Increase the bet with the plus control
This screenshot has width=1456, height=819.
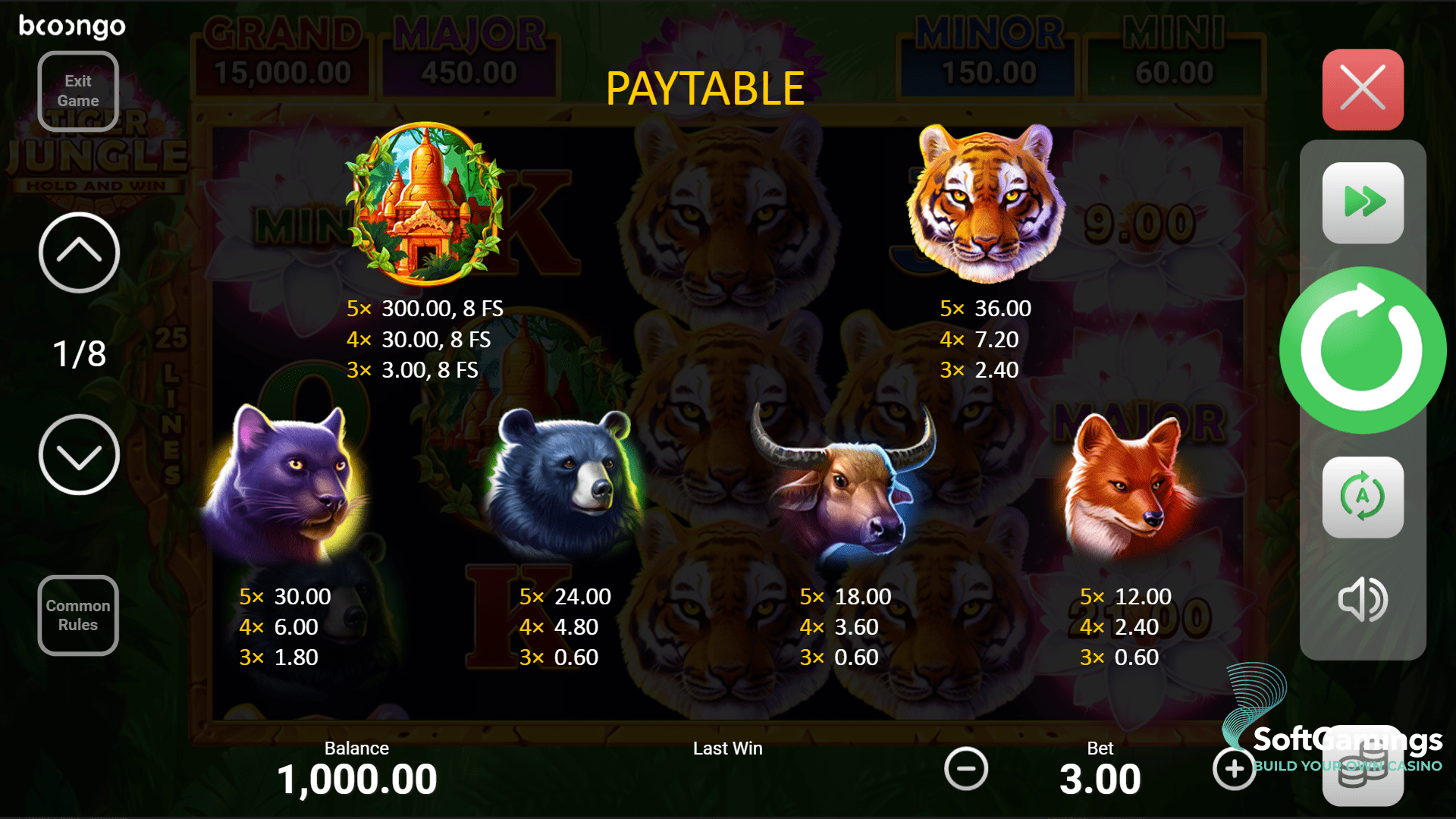coord(1234,768)
